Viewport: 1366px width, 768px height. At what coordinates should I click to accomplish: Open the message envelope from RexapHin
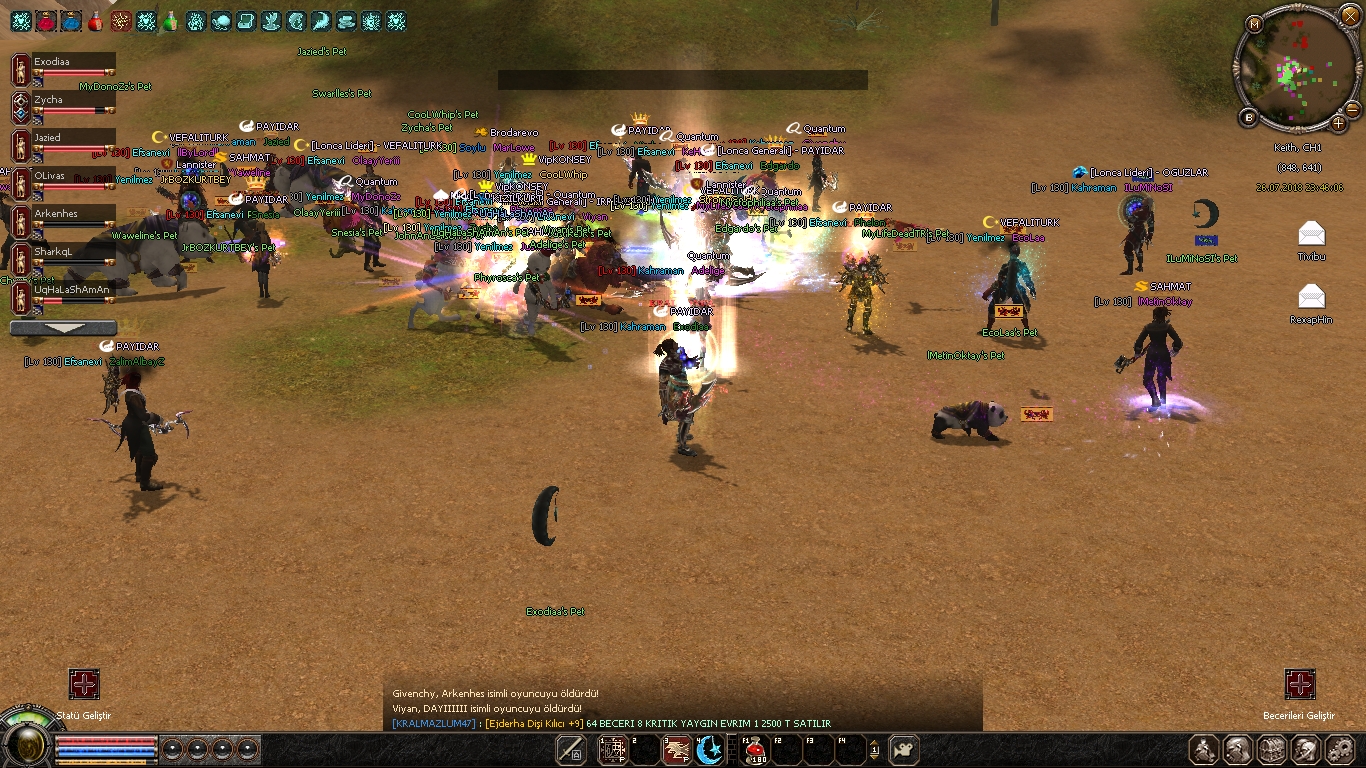tap(1311, 296)
